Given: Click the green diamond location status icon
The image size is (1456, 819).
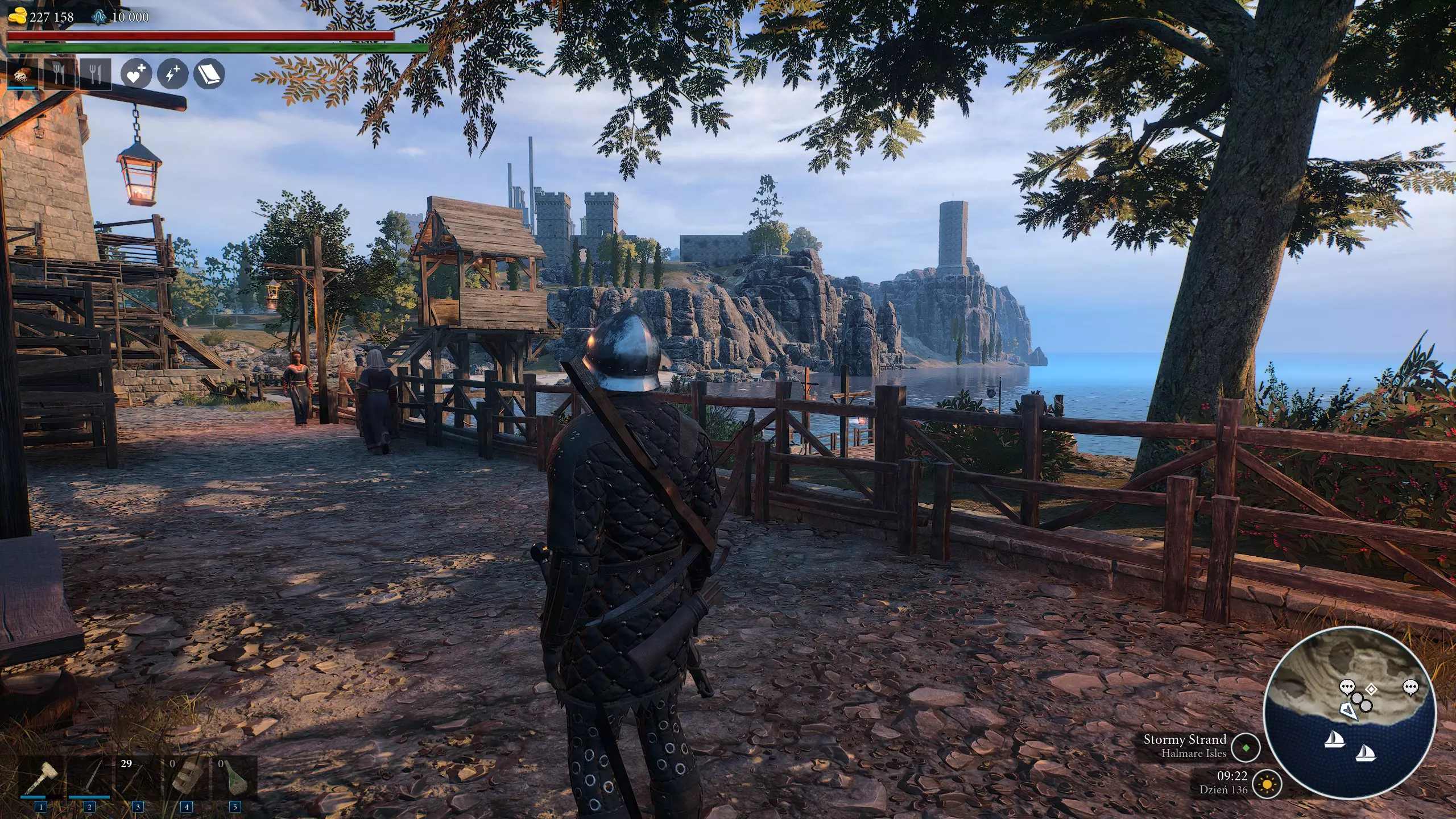Looking at the screenshot, I should pyautogui.click(x=1246, y=747).
